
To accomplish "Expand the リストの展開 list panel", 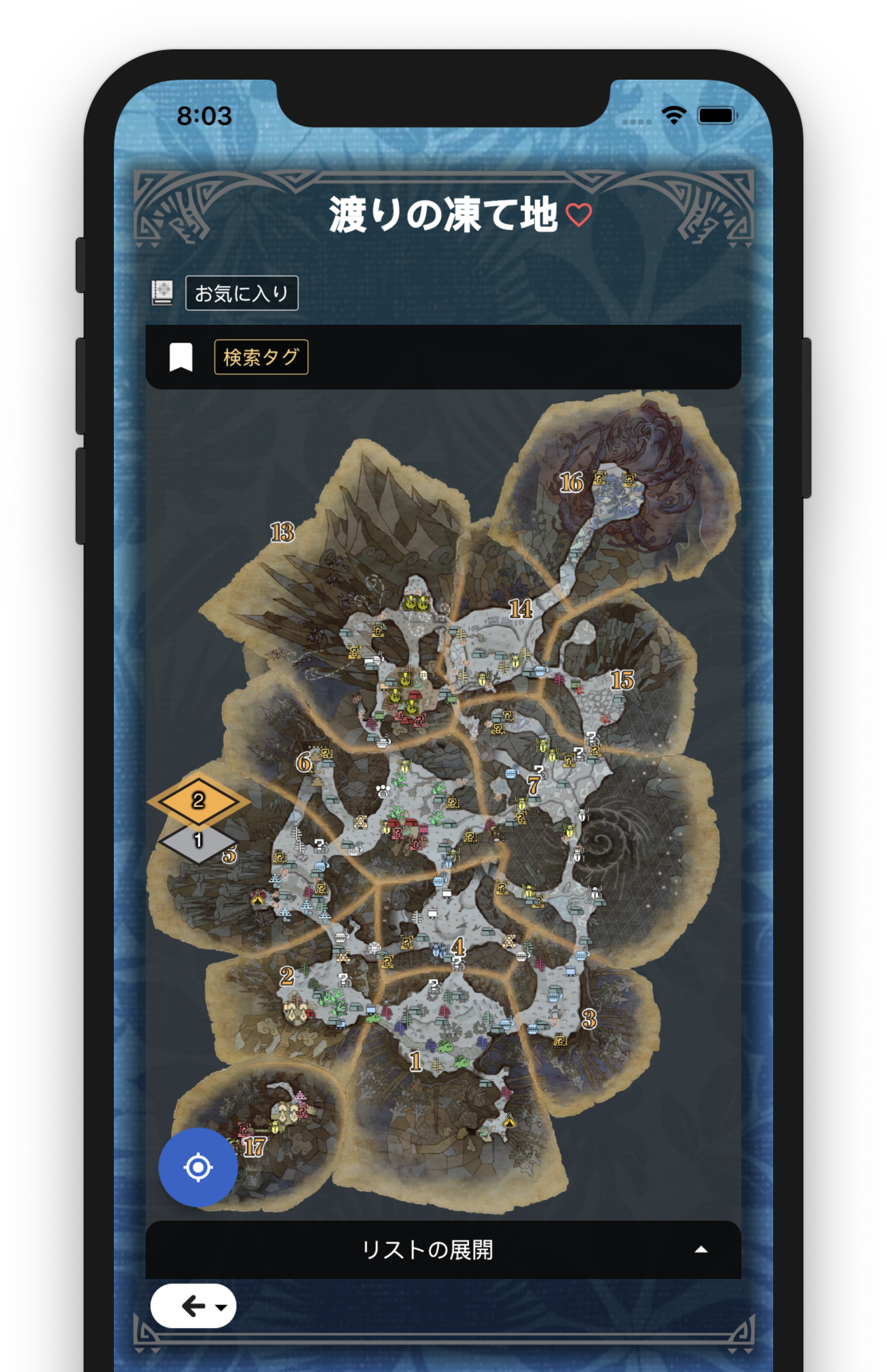I will tap(443, 1249).
